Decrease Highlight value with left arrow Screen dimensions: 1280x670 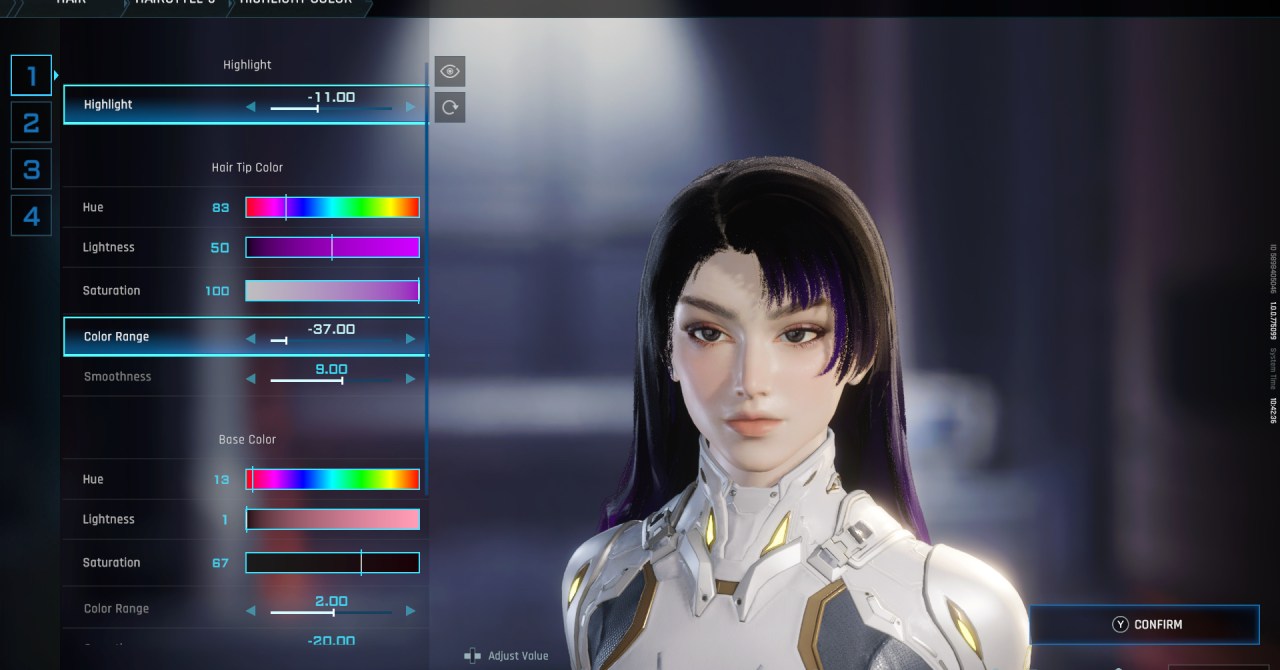[x=251, y=107]
